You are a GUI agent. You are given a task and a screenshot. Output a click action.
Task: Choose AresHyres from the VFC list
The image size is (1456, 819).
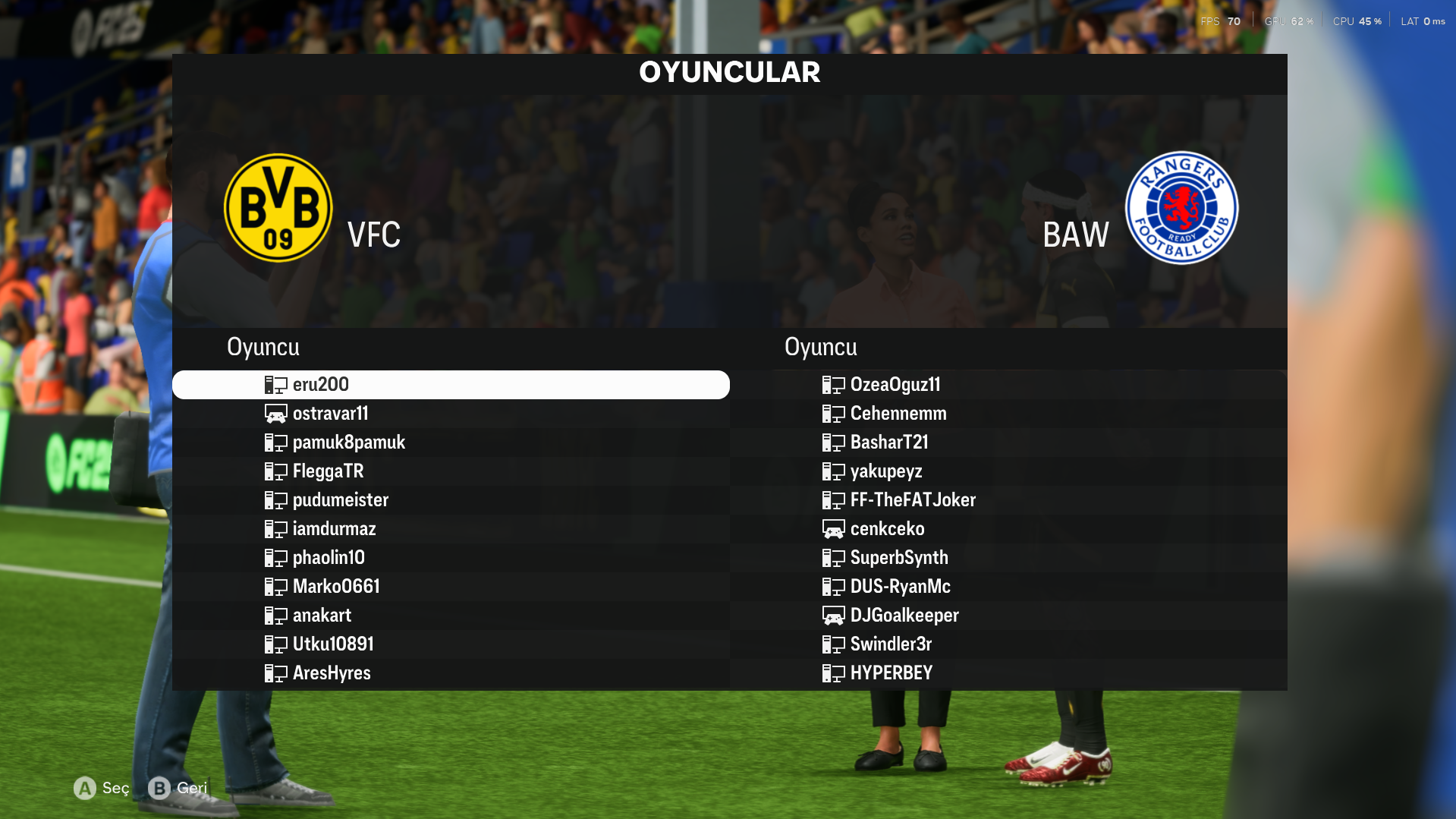click(x=332, y=673)
